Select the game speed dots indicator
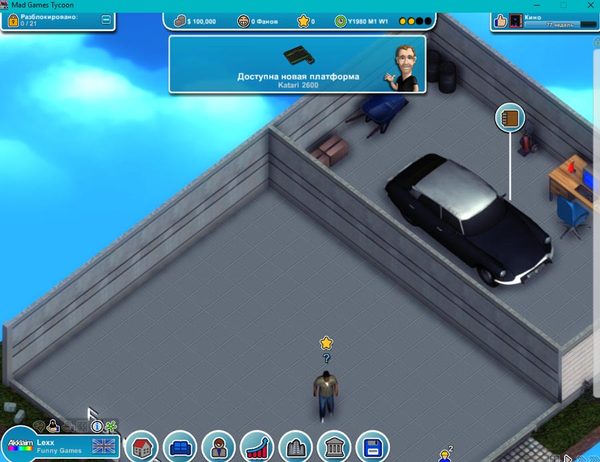The image size is (600, 462). coord(416,20)
